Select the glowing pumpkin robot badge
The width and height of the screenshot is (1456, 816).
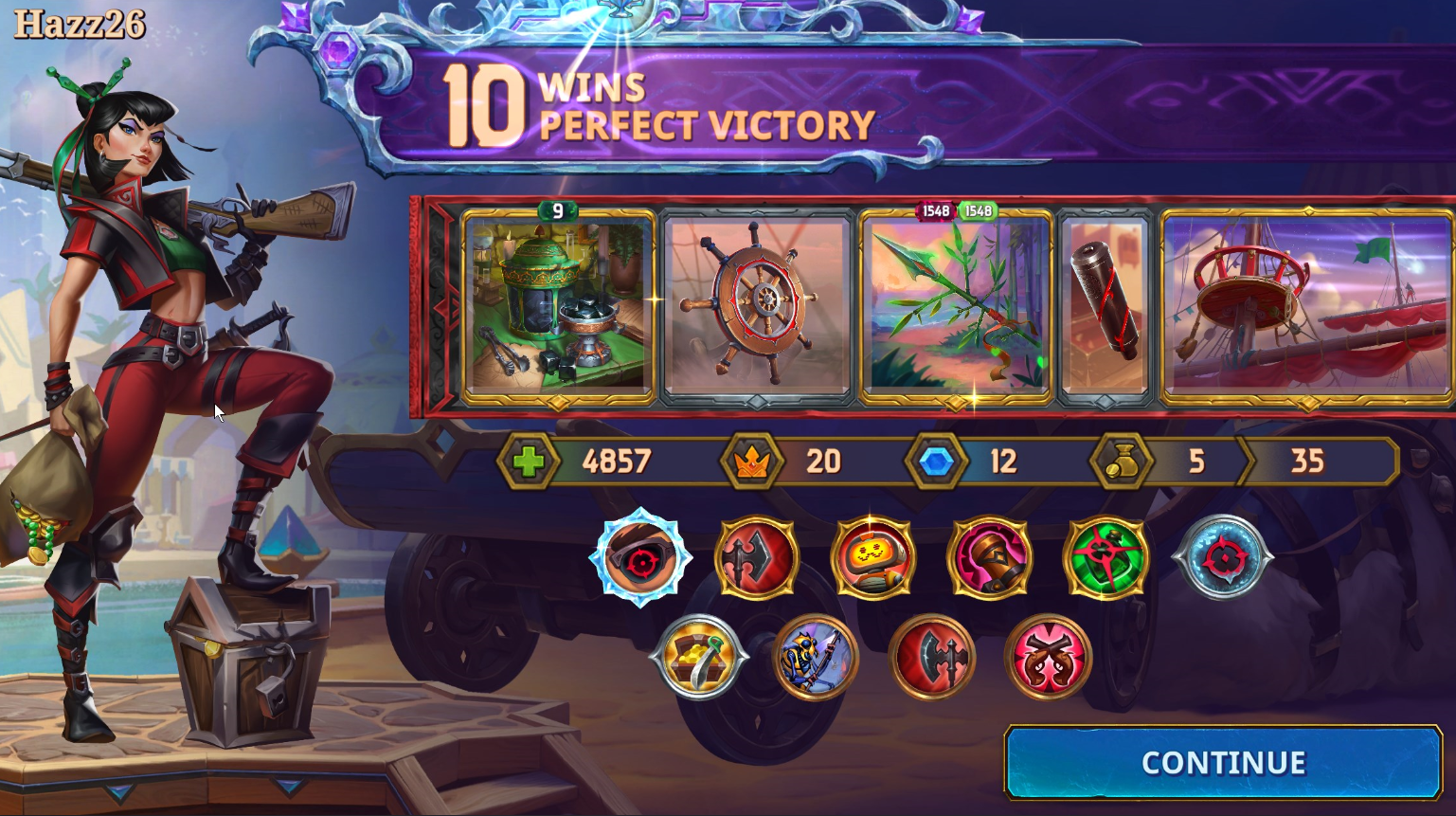873,558
